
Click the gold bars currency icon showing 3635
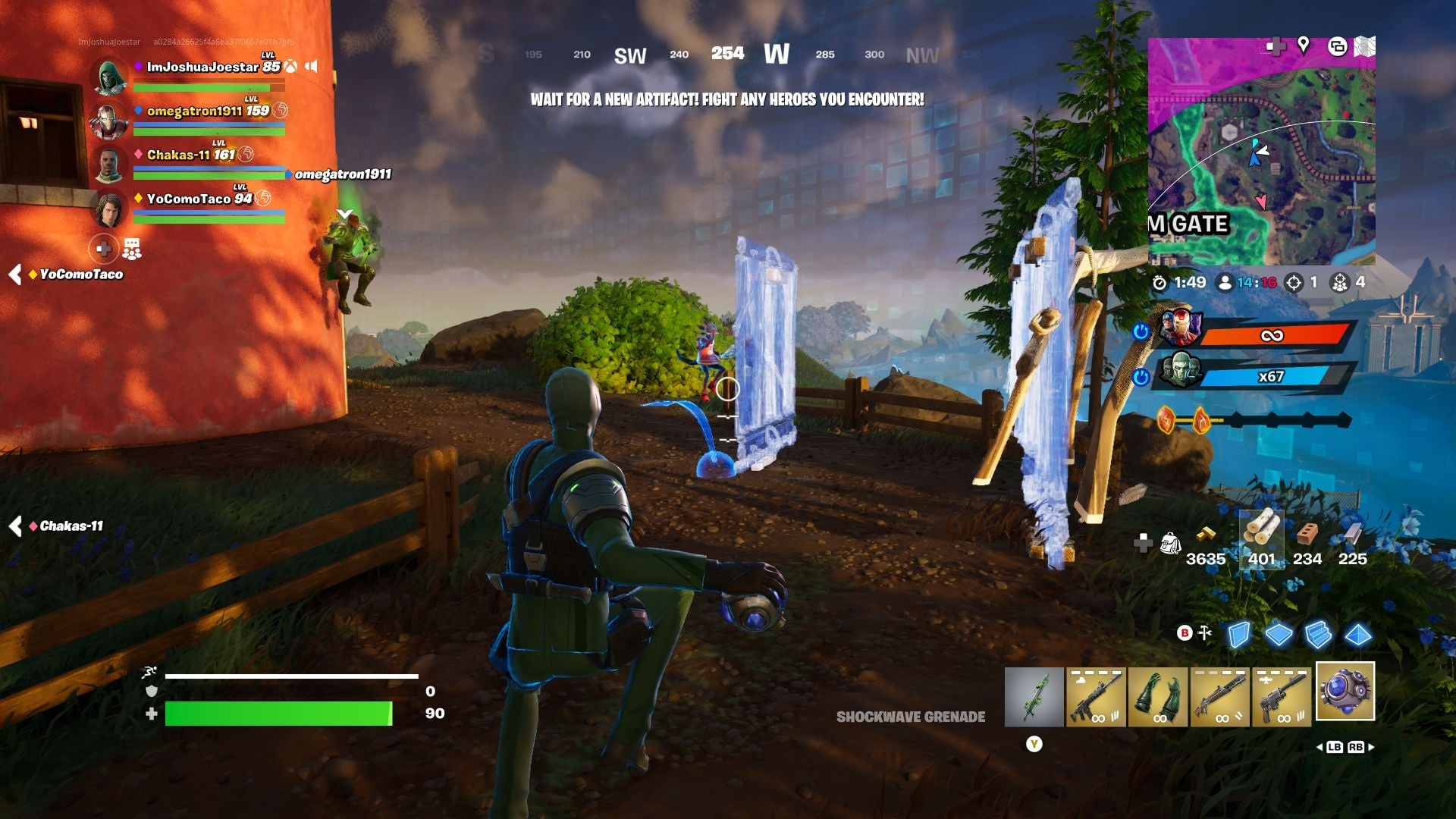[1207, 536]
